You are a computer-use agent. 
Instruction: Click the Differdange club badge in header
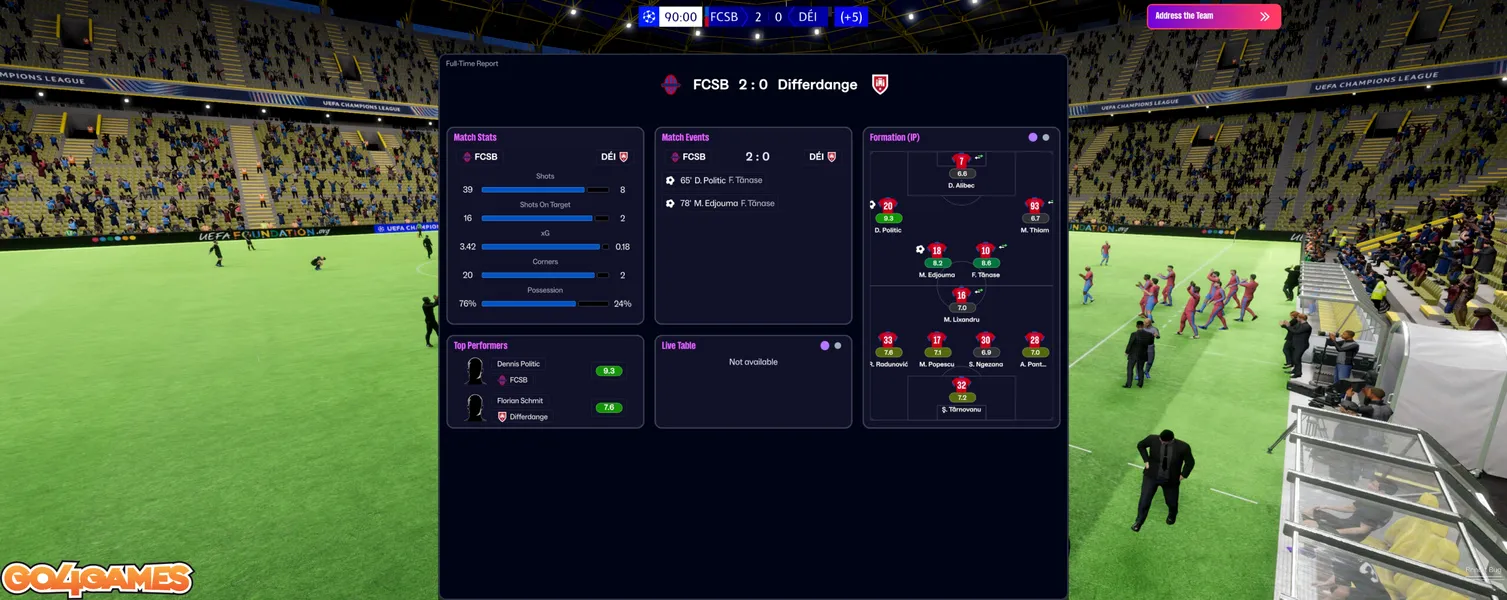[x=880, y=85]
